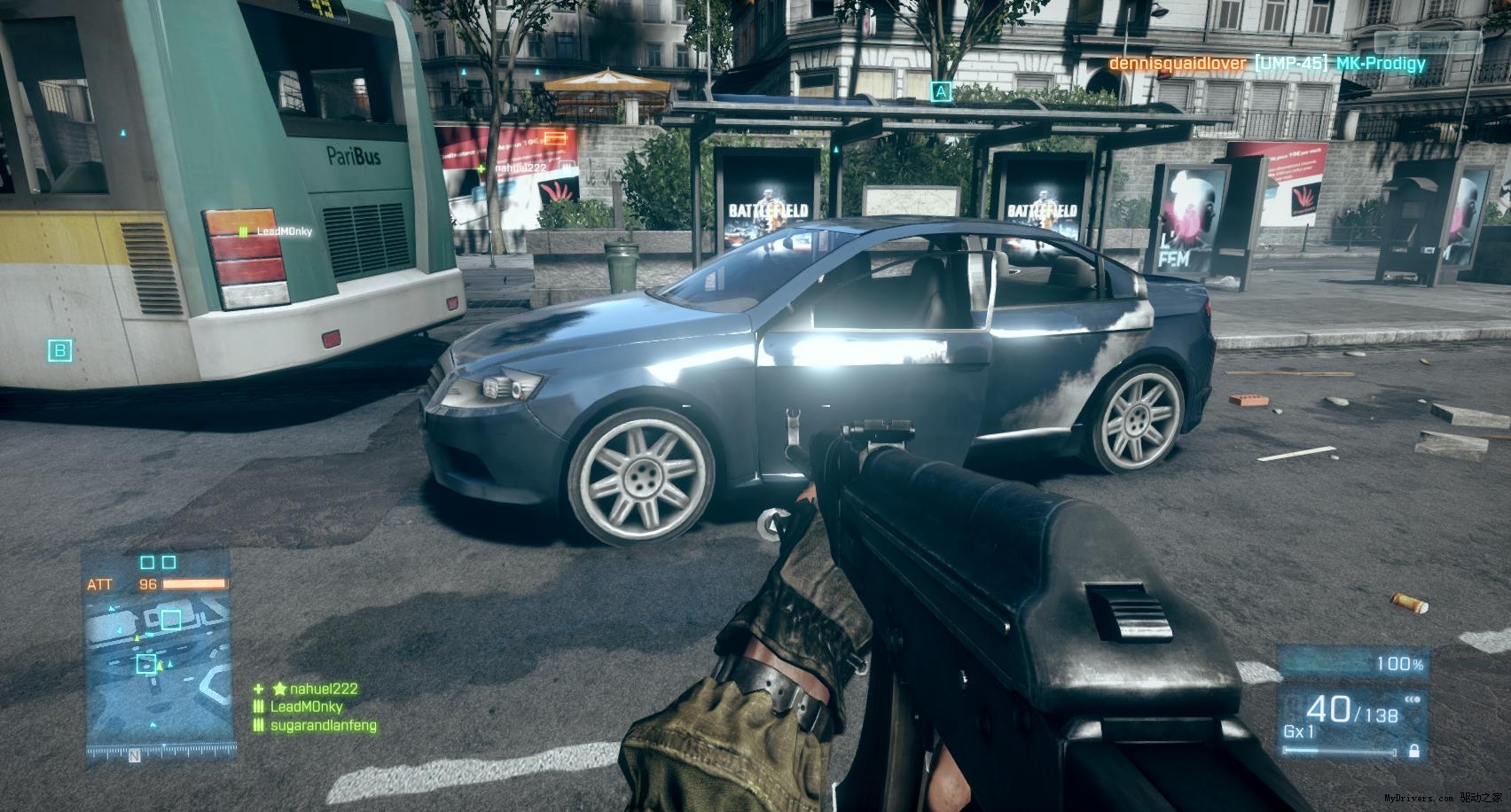Select squad leader nahuel222 in squad list
Viewport: 1511px width, 812px height.
(316, 689)
